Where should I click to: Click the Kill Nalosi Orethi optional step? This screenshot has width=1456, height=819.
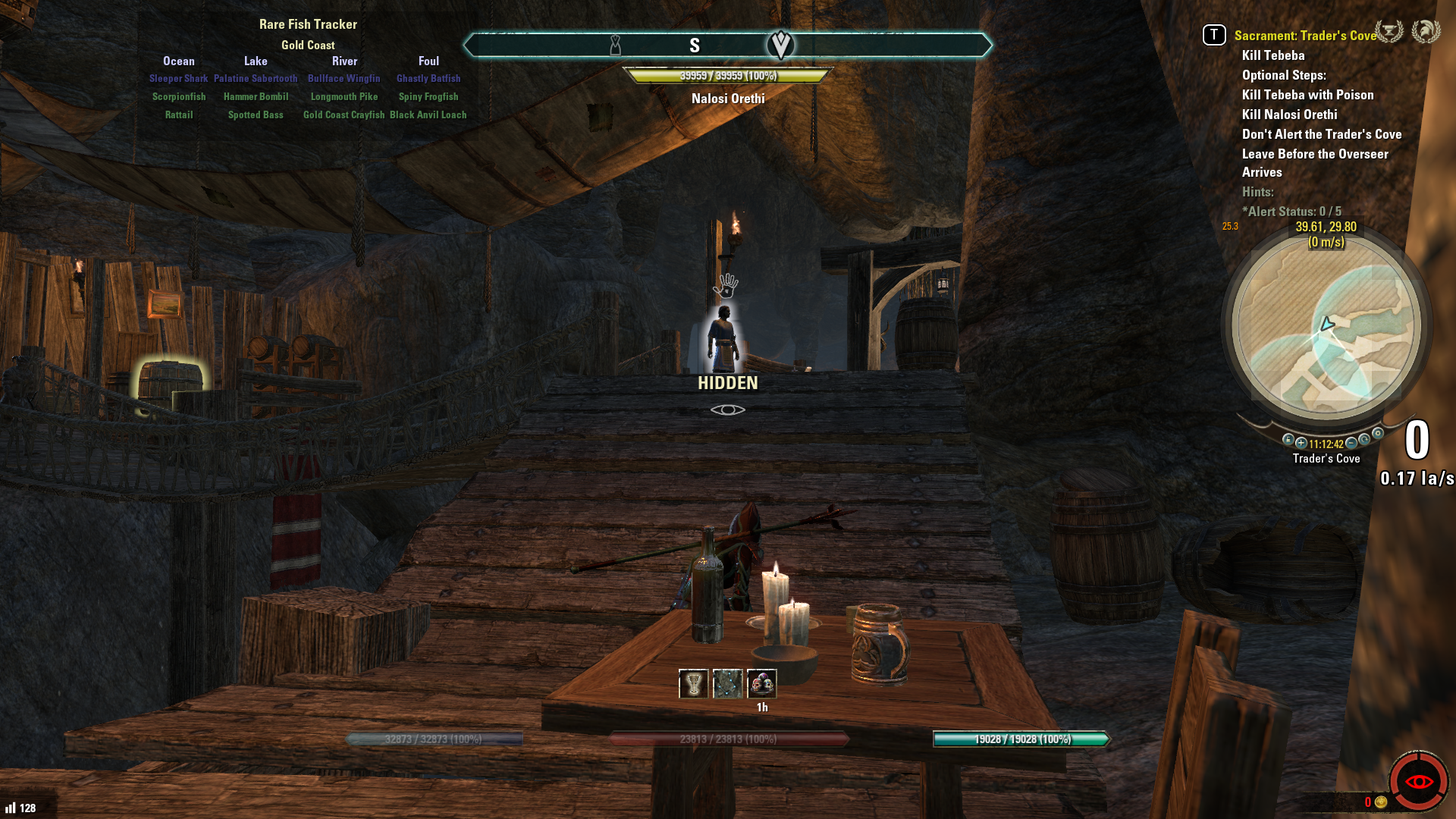(1289, 115)
